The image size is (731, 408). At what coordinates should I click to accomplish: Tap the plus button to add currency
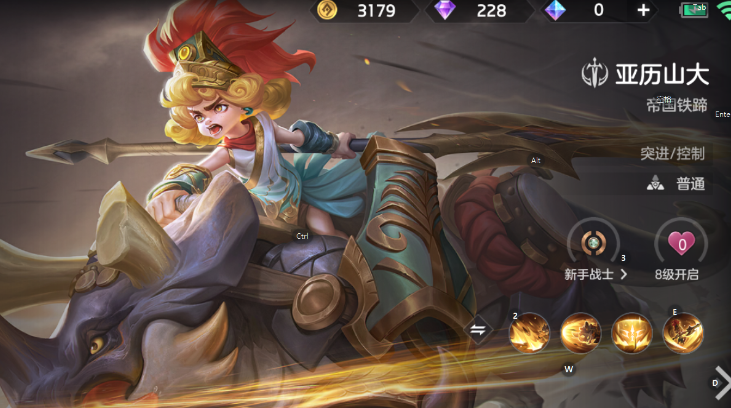[x=643, y=11]
